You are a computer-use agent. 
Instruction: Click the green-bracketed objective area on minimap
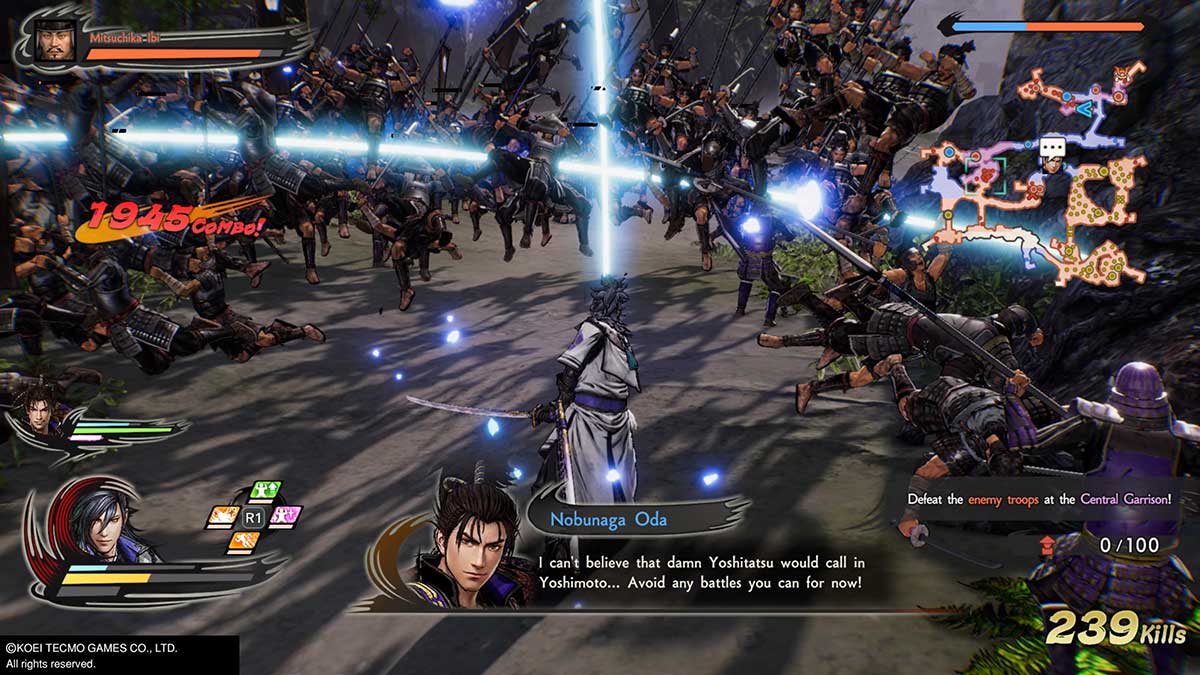[987, 174]
